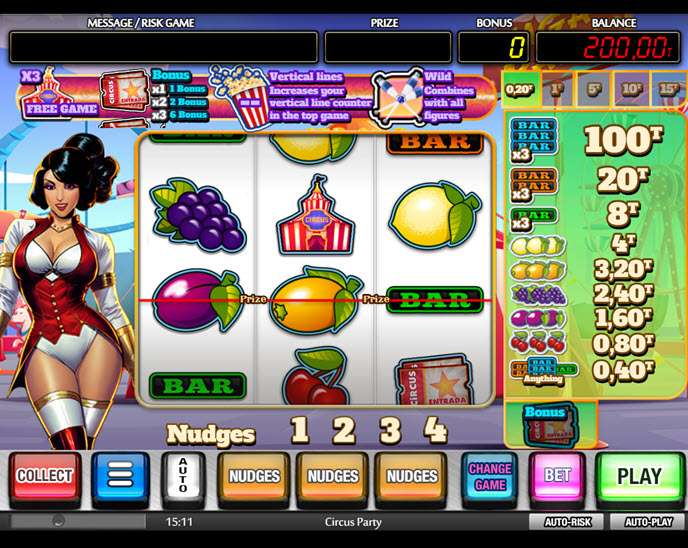The image size is (688, 548).
Task: Click the pink BET button
Action: click(x=557, y=476)
